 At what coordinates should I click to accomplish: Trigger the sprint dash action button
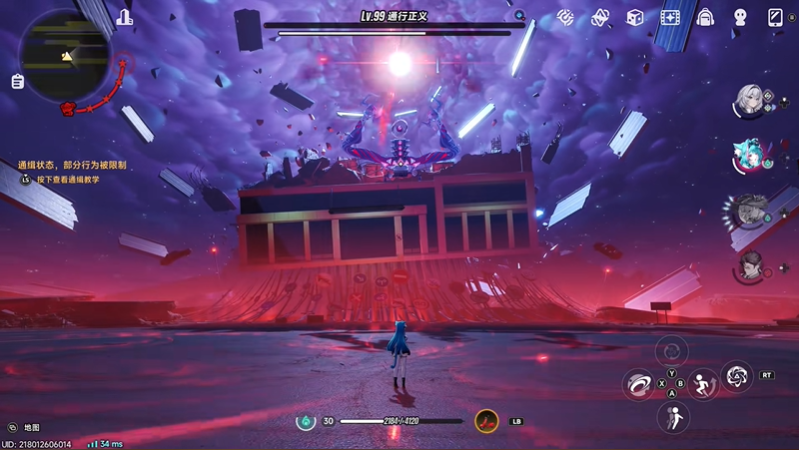click(x=703, y=384)
